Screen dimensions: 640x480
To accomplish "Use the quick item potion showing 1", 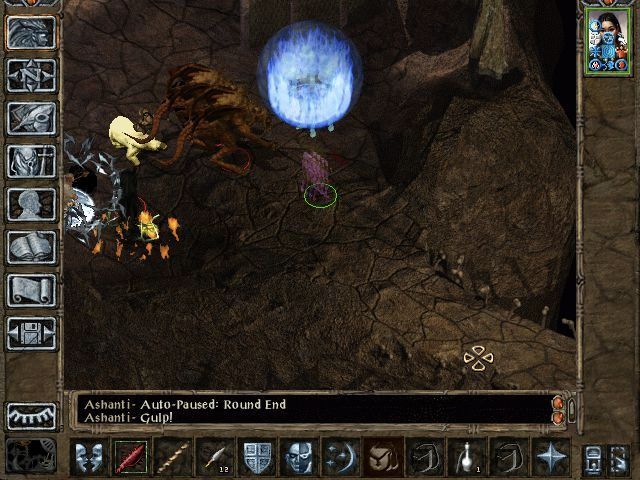I will coord(467,456).
